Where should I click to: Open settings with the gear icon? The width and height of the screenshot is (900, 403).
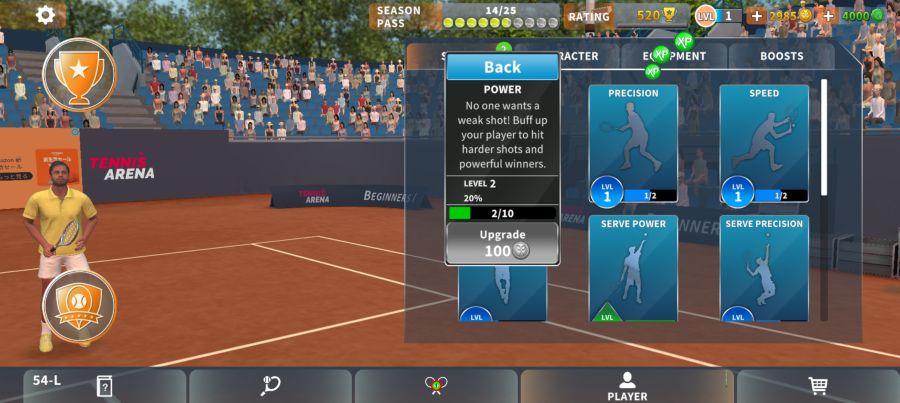pyautogui.click(x=45, y=15)
